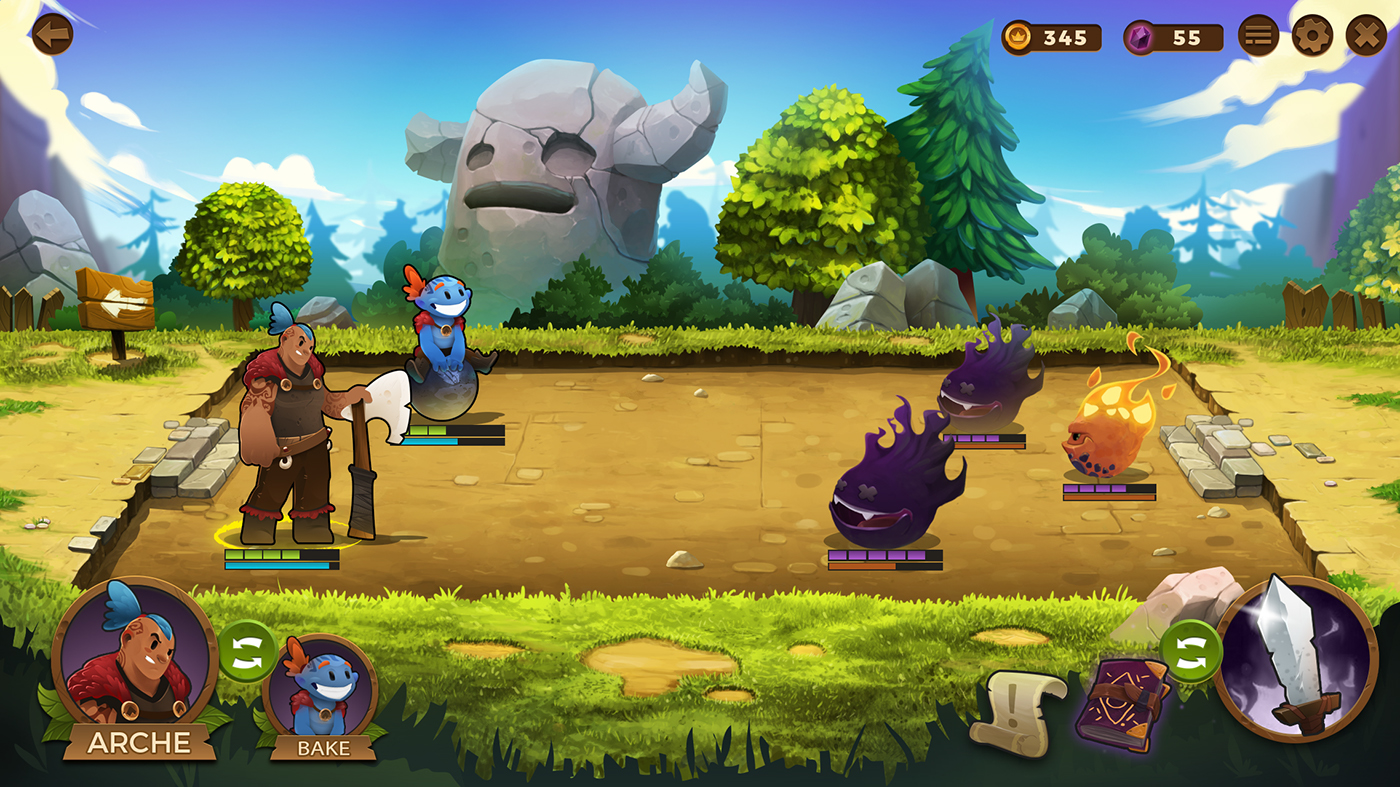Tap the gold crown coin counter
The image size is (1400, 787).
point(1052,38)
